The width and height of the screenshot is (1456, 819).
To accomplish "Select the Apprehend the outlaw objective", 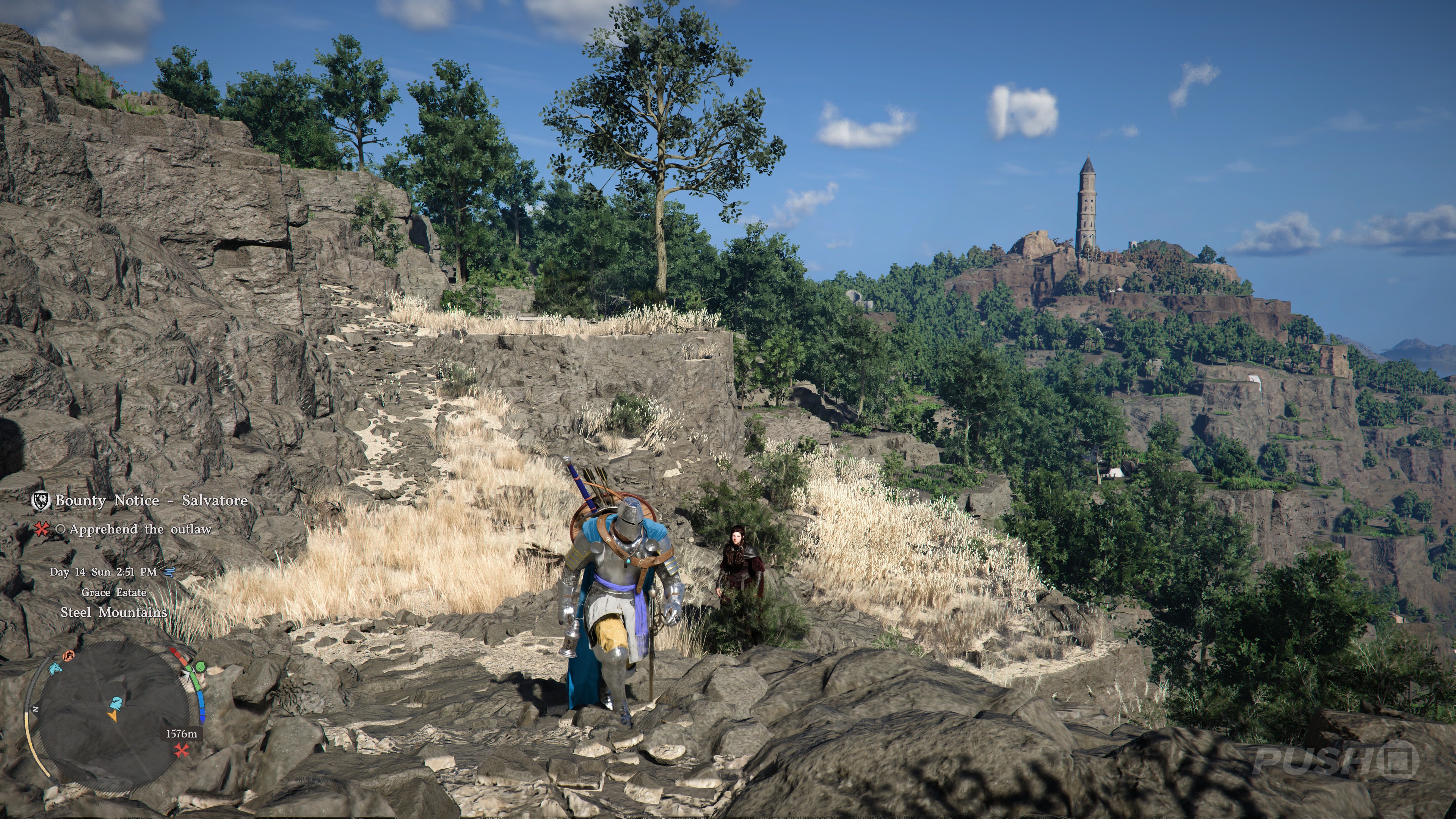I will pyautogui.click(x=140, y=530).
